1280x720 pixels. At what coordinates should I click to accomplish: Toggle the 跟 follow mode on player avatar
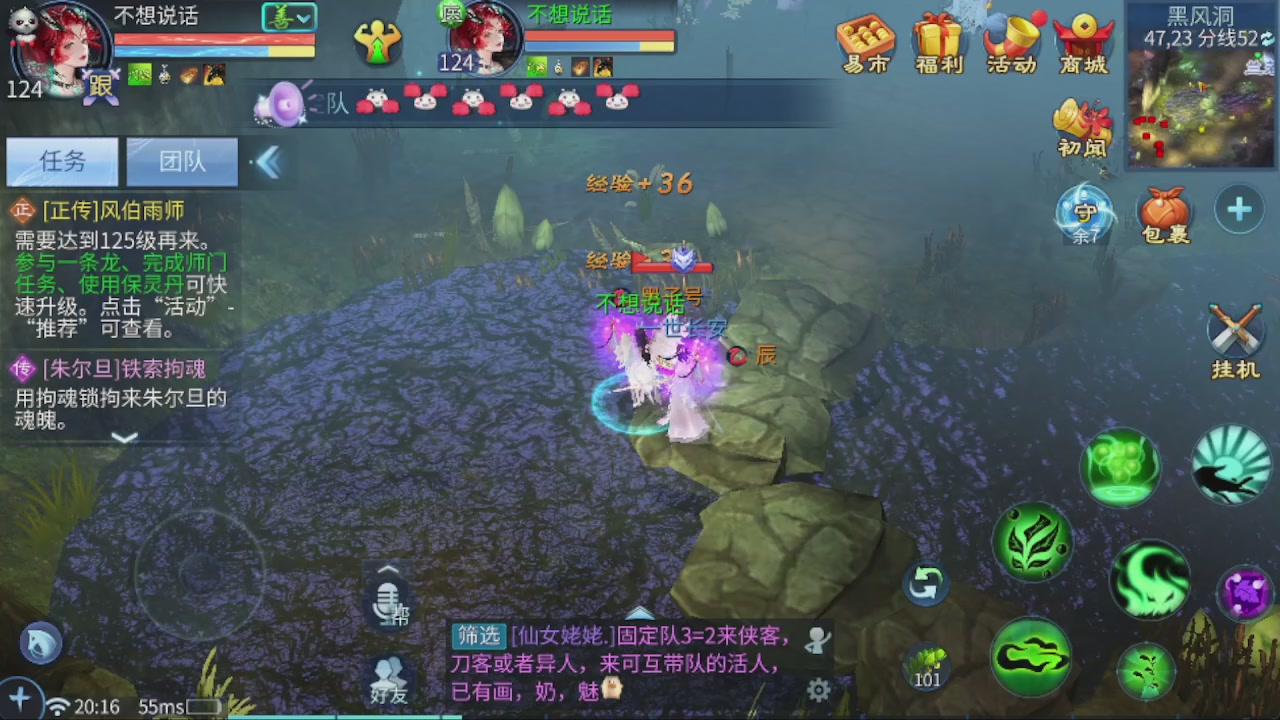point(100,88)
